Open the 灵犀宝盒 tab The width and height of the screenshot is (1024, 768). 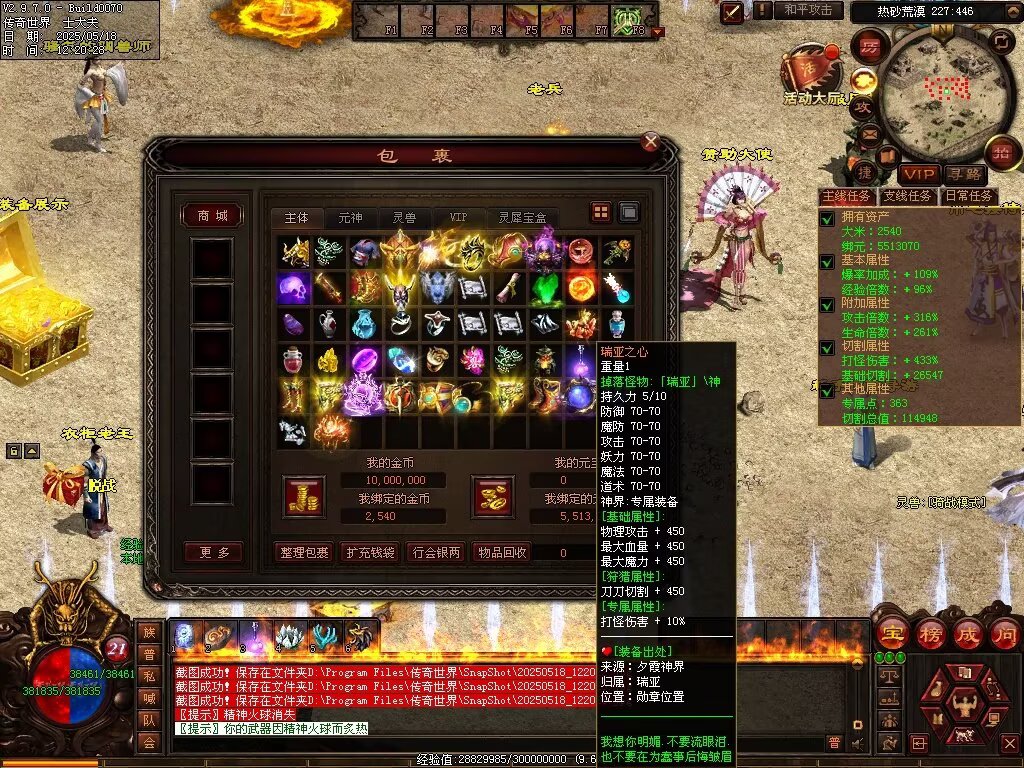click(522, 217)
